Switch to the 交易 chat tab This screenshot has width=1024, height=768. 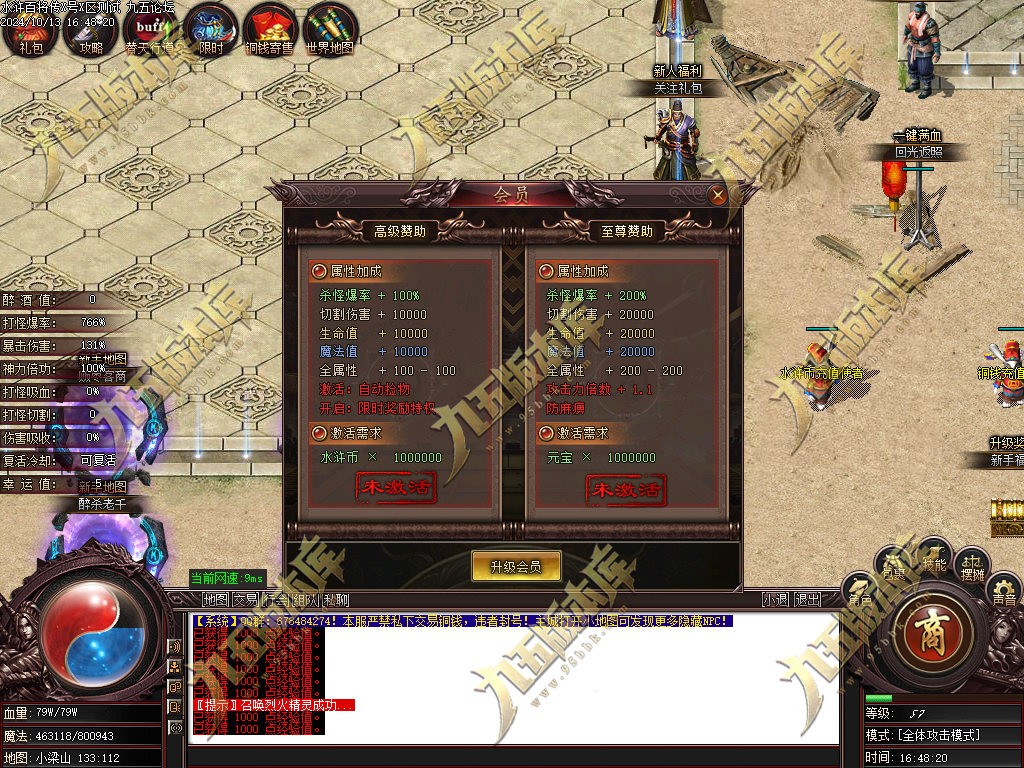pyautogui.click(x=245, y=600)
